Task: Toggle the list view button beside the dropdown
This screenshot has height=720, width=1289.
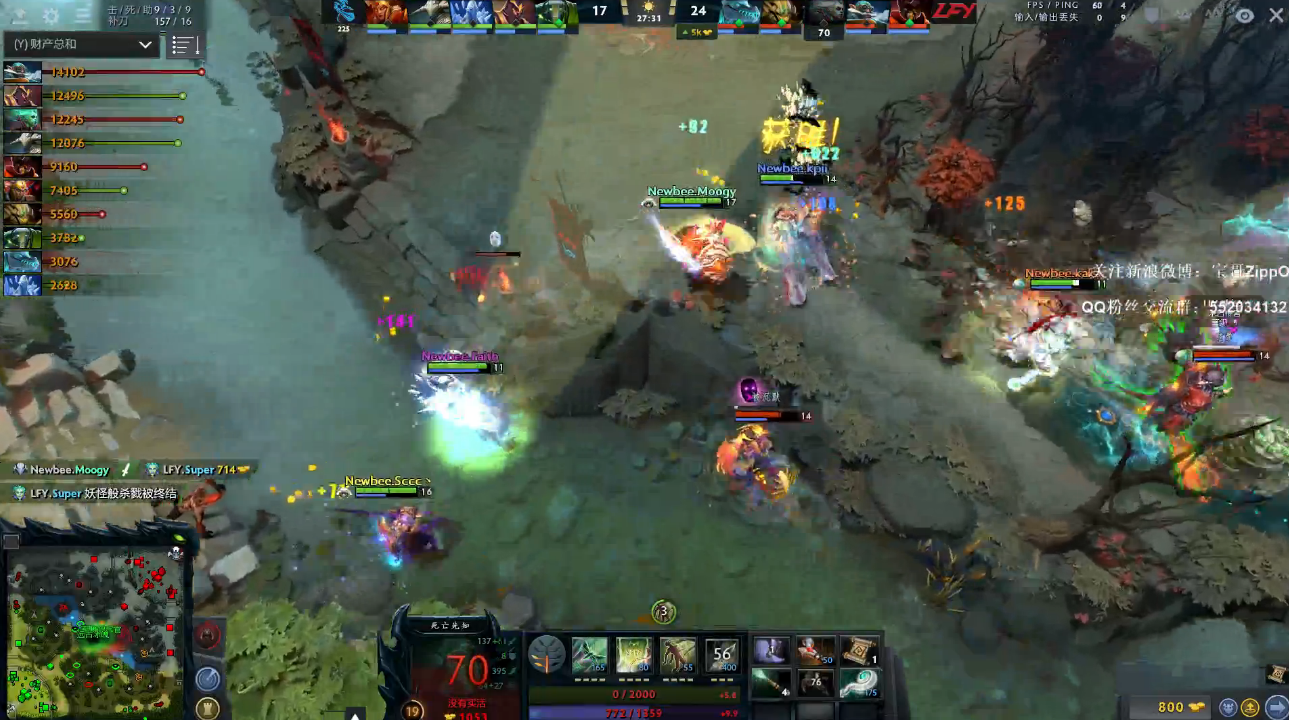Action: [x=185, y=45]
